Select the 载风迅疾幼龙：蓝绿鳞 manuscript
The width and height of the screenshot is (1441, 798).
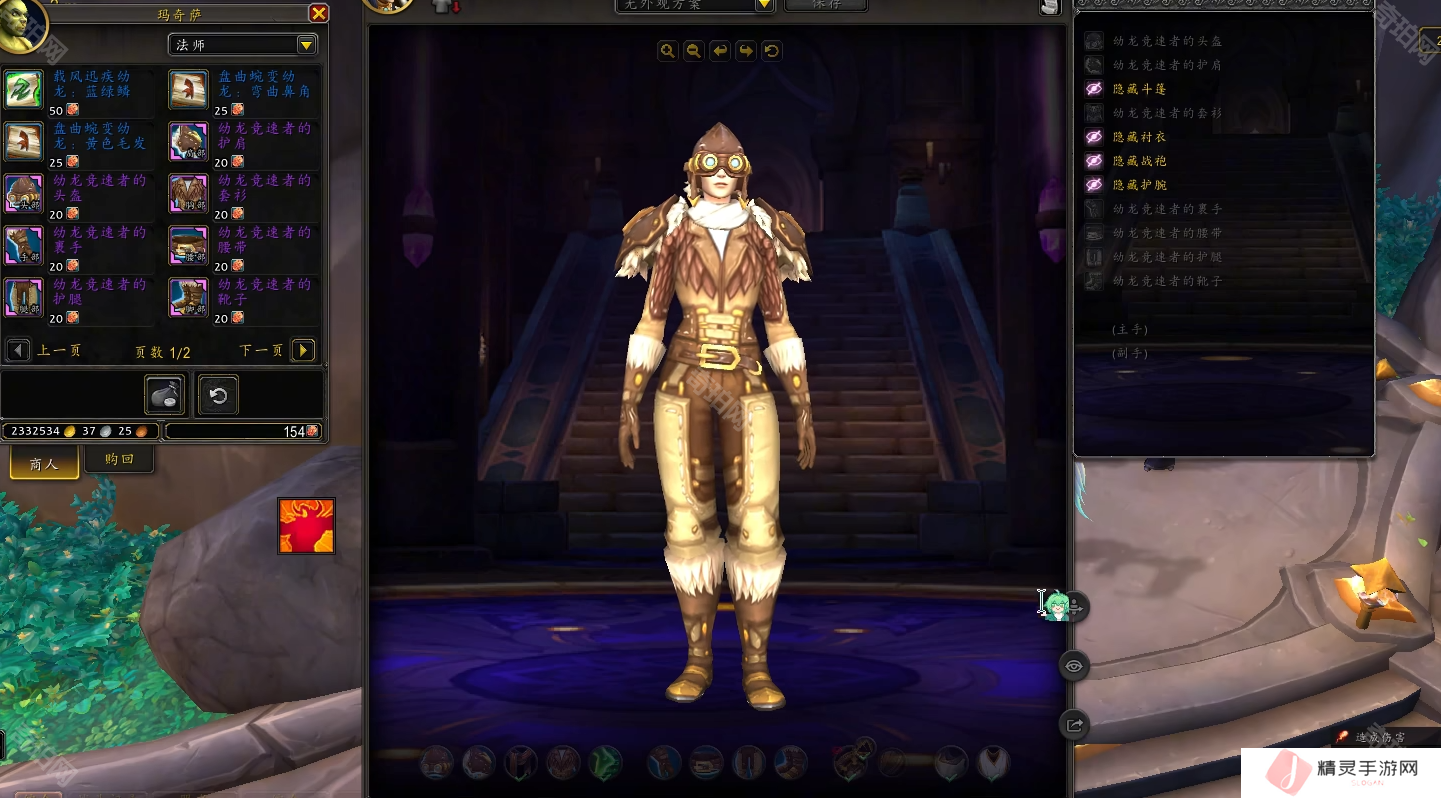[24, 90]
